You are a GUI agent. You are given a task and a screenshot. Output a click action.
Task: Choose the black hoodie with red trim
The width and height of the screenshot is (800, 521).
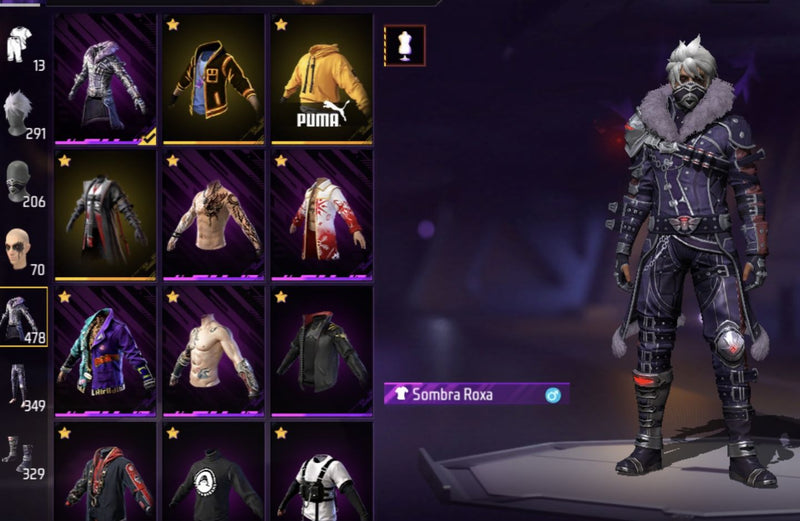click(105, 475)
